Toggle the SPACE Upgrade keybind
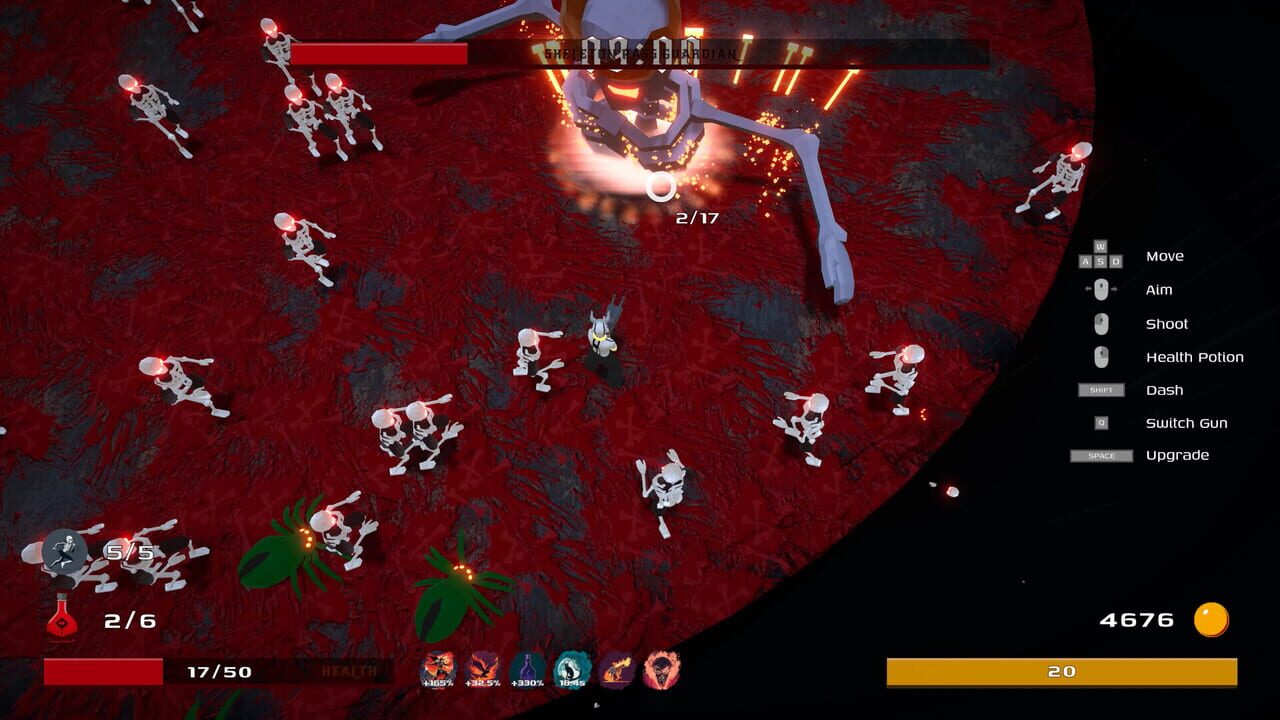Viewport: 1280px width, 720px height. coord(1100,455)
